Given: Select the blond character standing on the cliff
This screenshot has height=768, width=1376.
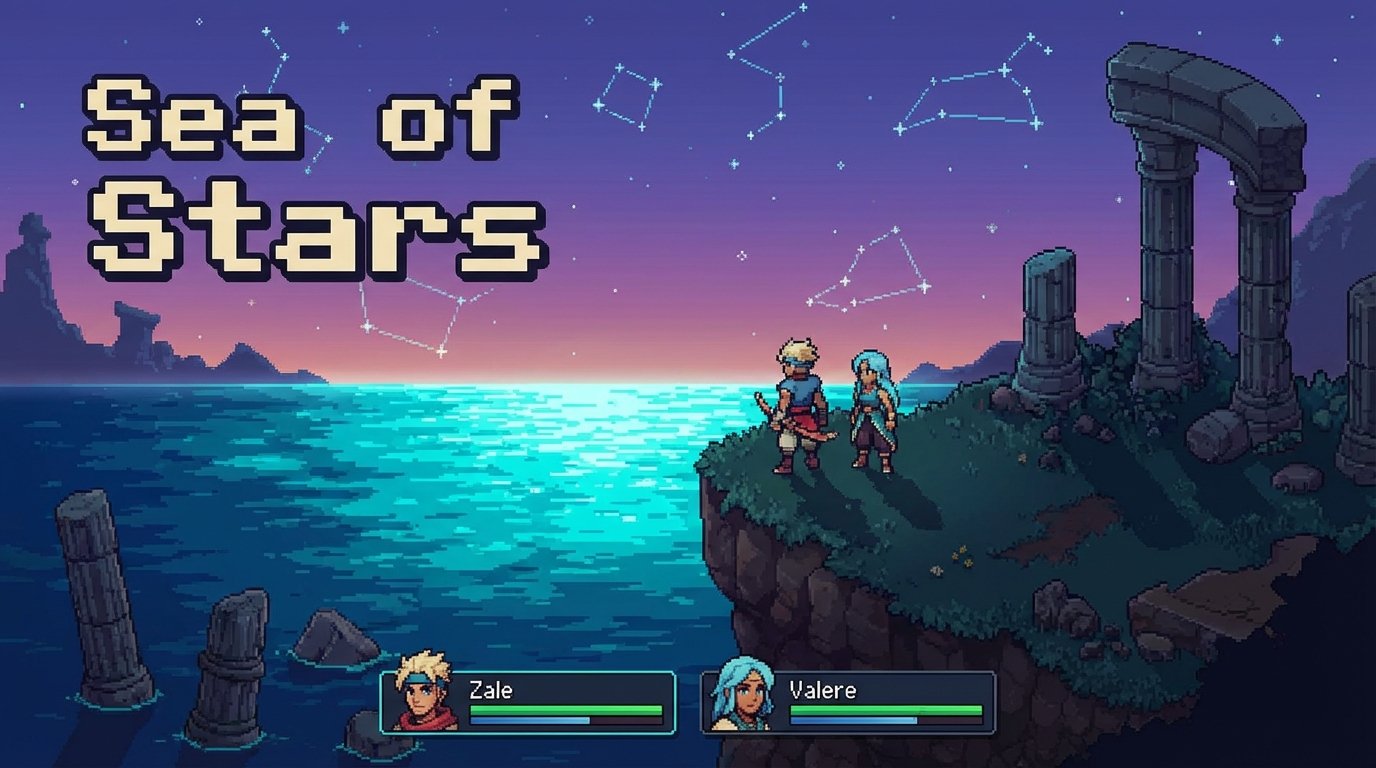Looking at the screenshot, I should click(795, 405).
